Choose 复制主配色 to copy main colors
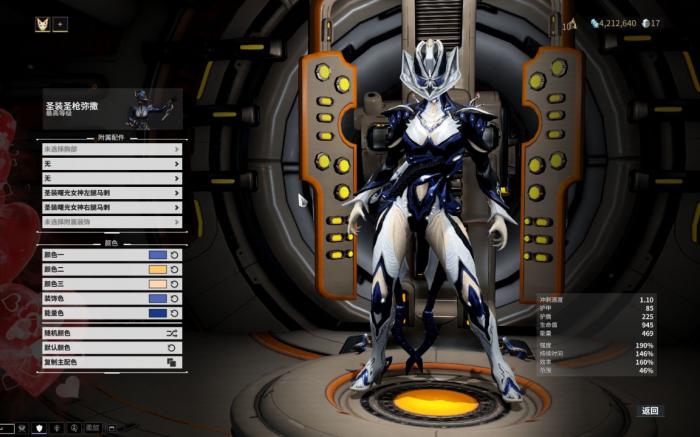This screenshot has width=700, height=437. (112, 362)
